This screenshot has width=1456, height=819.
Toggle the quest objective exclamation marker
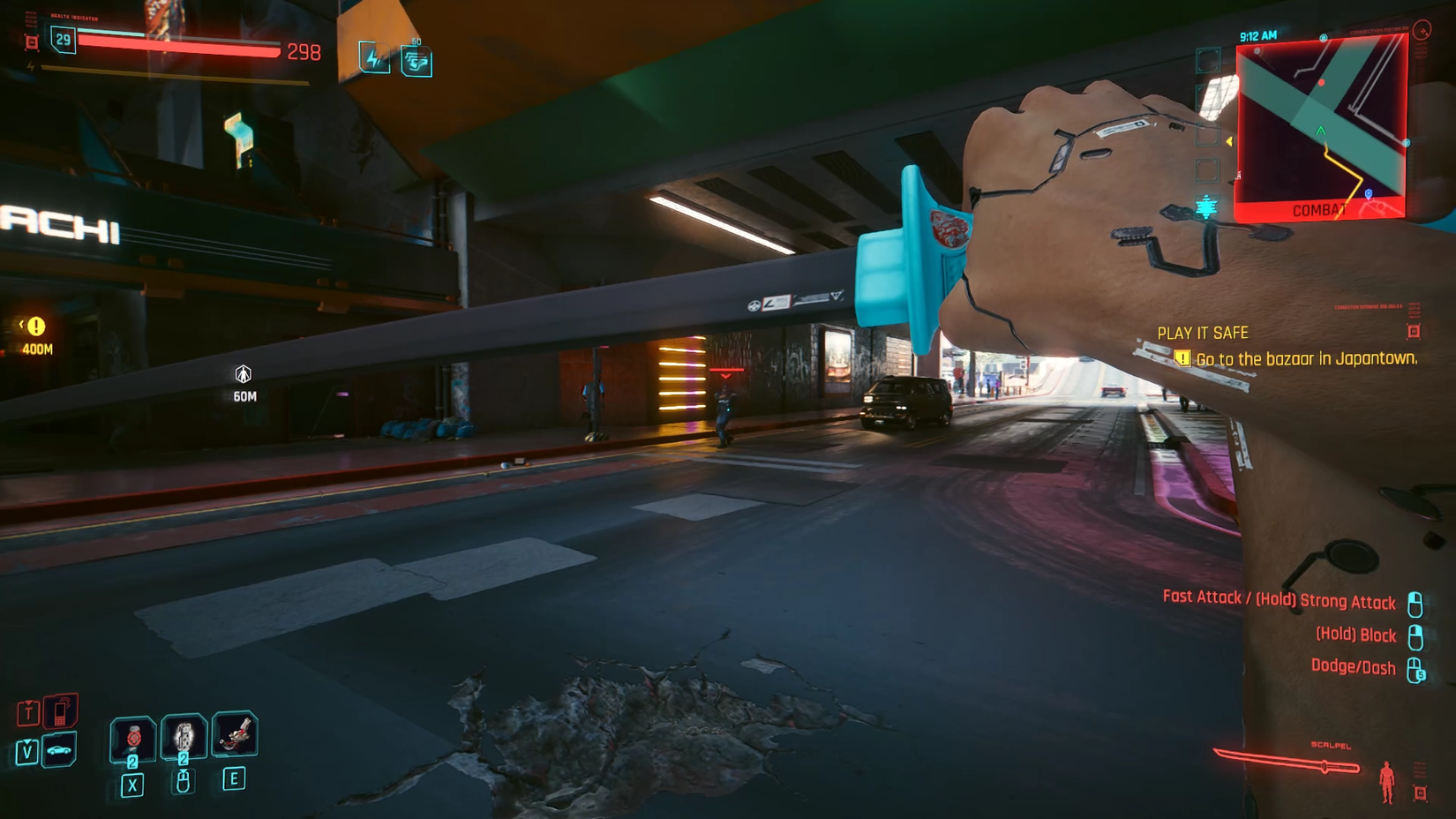[x=1181, y=360]
